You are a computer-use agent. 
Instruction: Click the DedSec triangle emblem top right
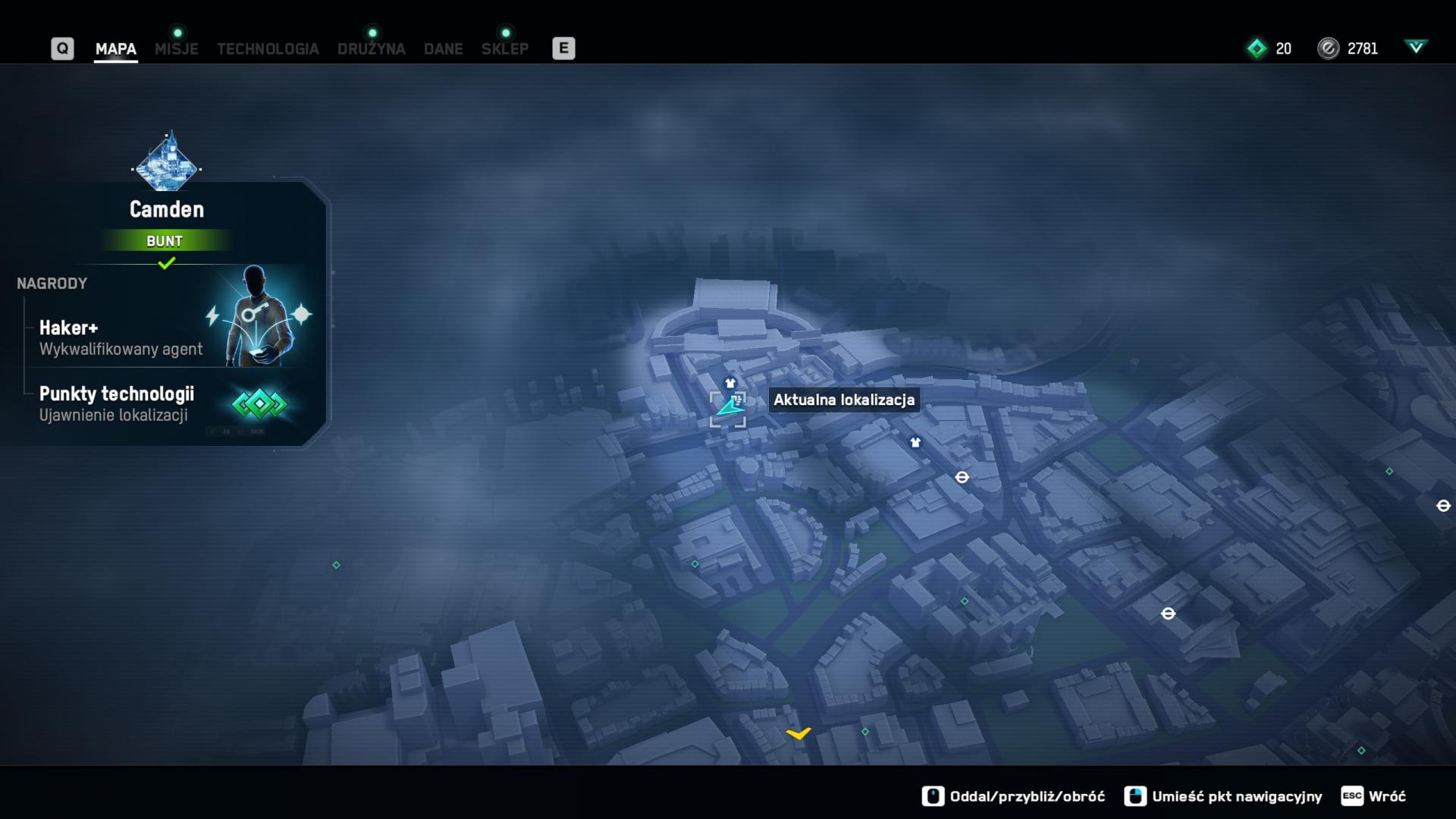[1417, 46]
